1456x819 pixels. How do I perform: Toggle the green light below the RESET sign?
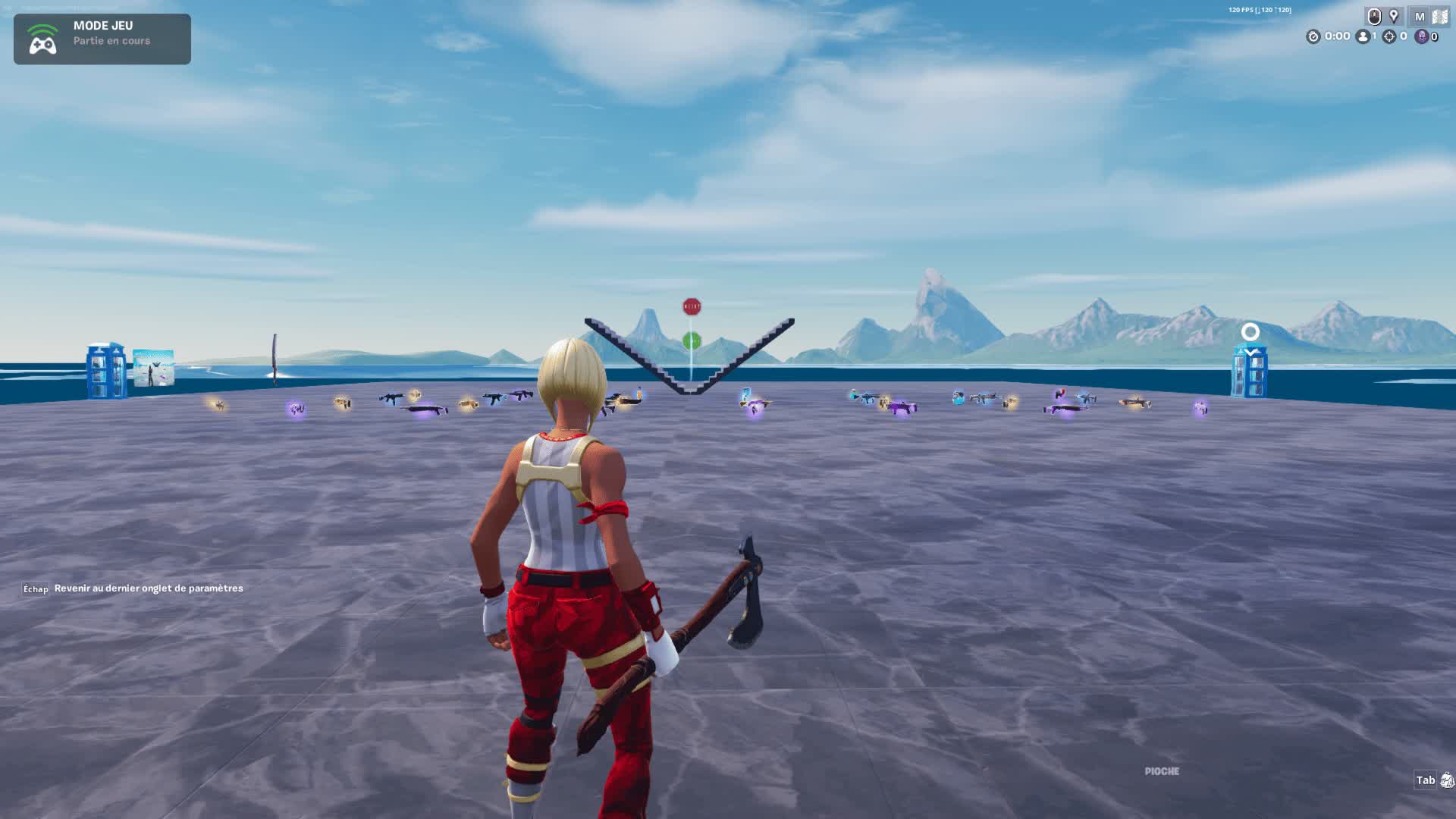pyautogui.click(x=691, y=341)
